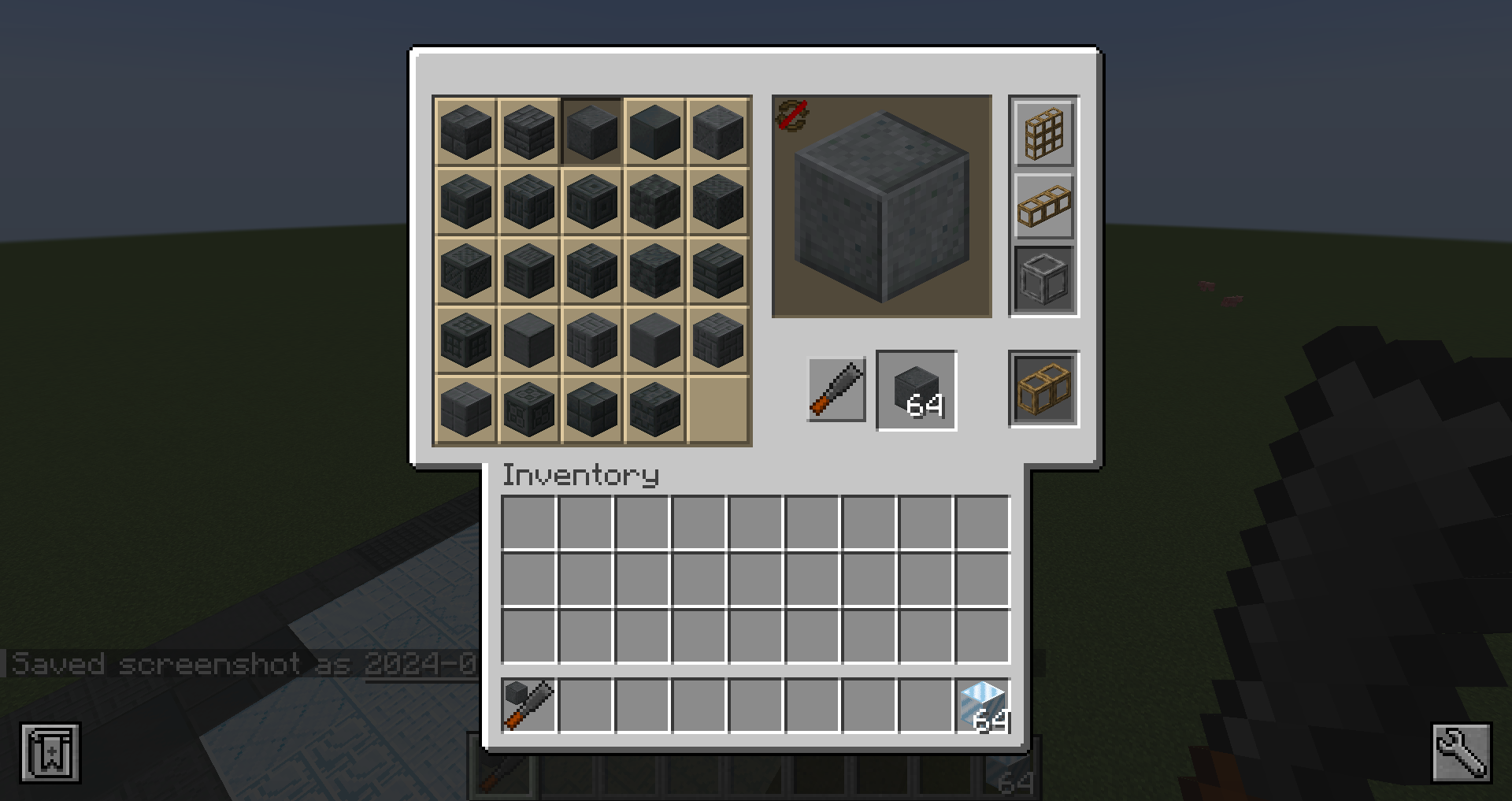
Task: Take the stack of 64 chiseled stone output
Action: 916,391
